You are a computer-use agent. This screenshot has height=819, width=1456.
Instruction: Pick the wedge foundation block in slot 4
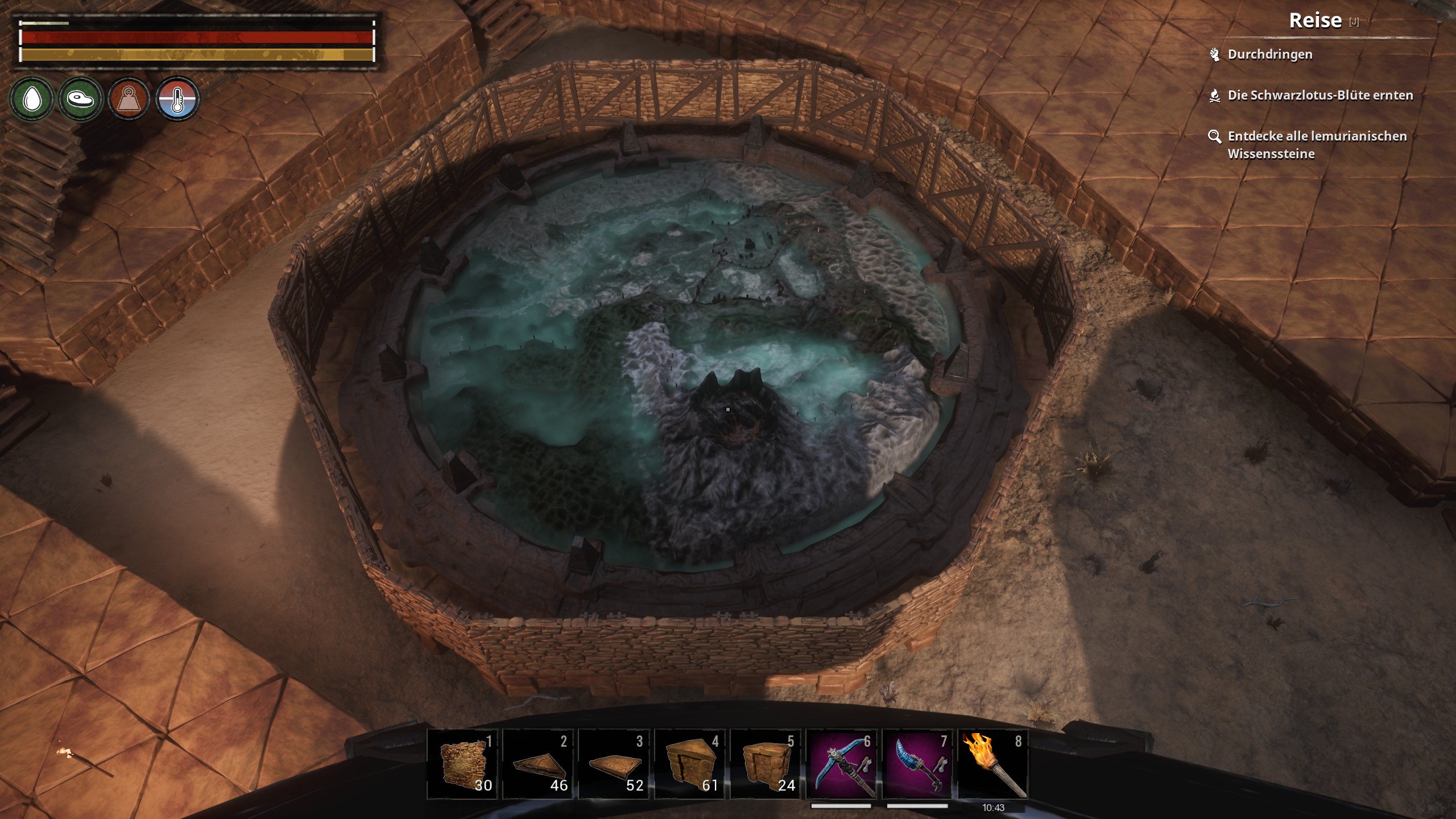click(690, 764)
